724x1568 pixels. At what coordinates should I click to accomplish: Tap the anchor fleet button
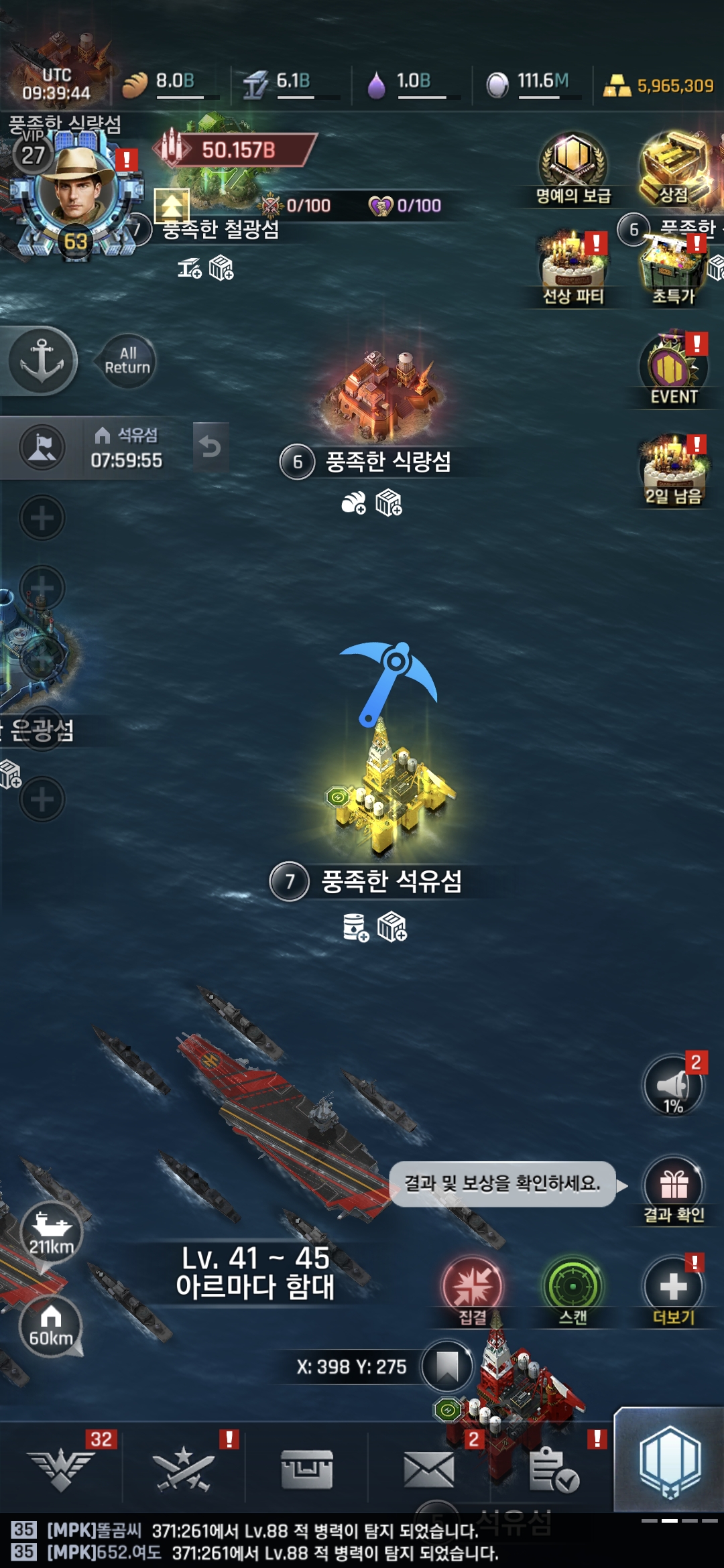[x=42, y=361]
